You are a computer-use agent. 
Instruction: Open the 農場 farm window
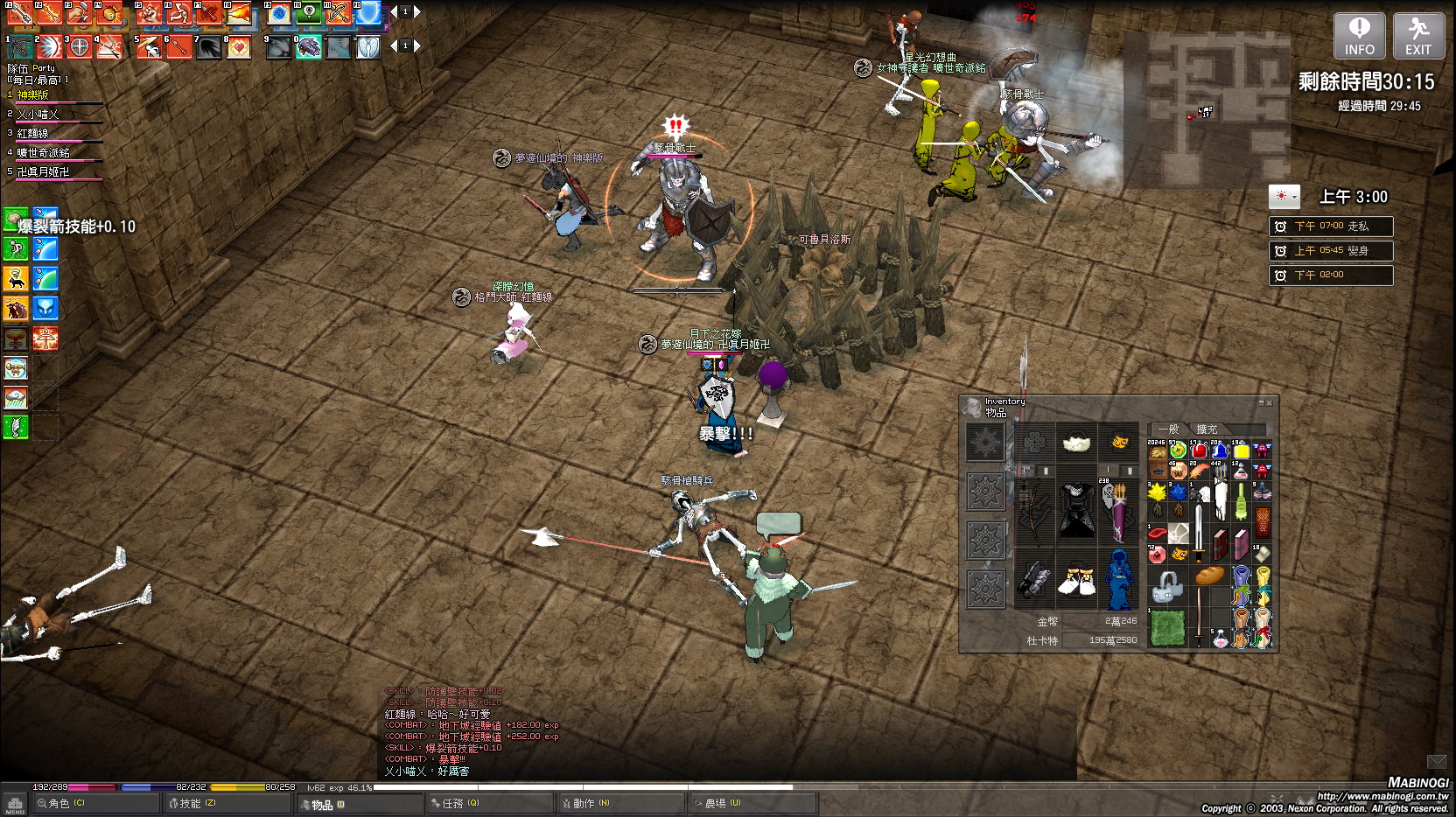pyautogui.click(x=717, y=803)
